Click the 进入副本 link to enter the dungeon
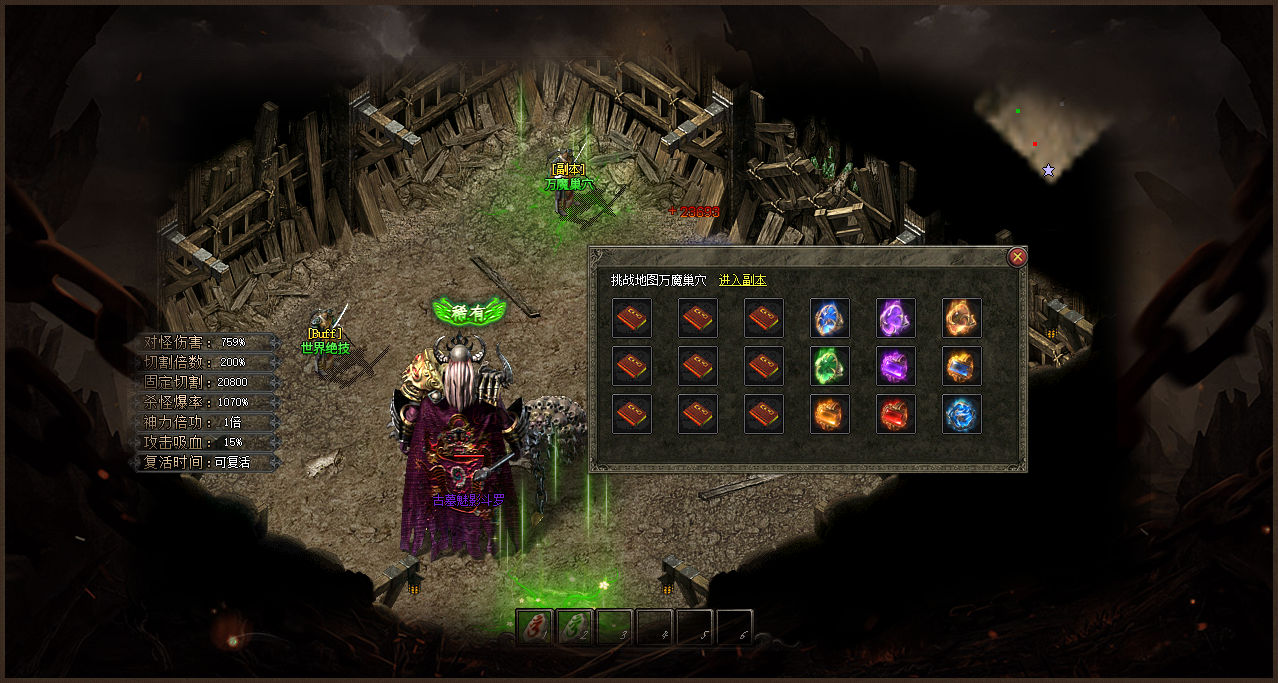The height and width of the screenshot is (683, 1278). pyautogui.click(x=742, y=281)
